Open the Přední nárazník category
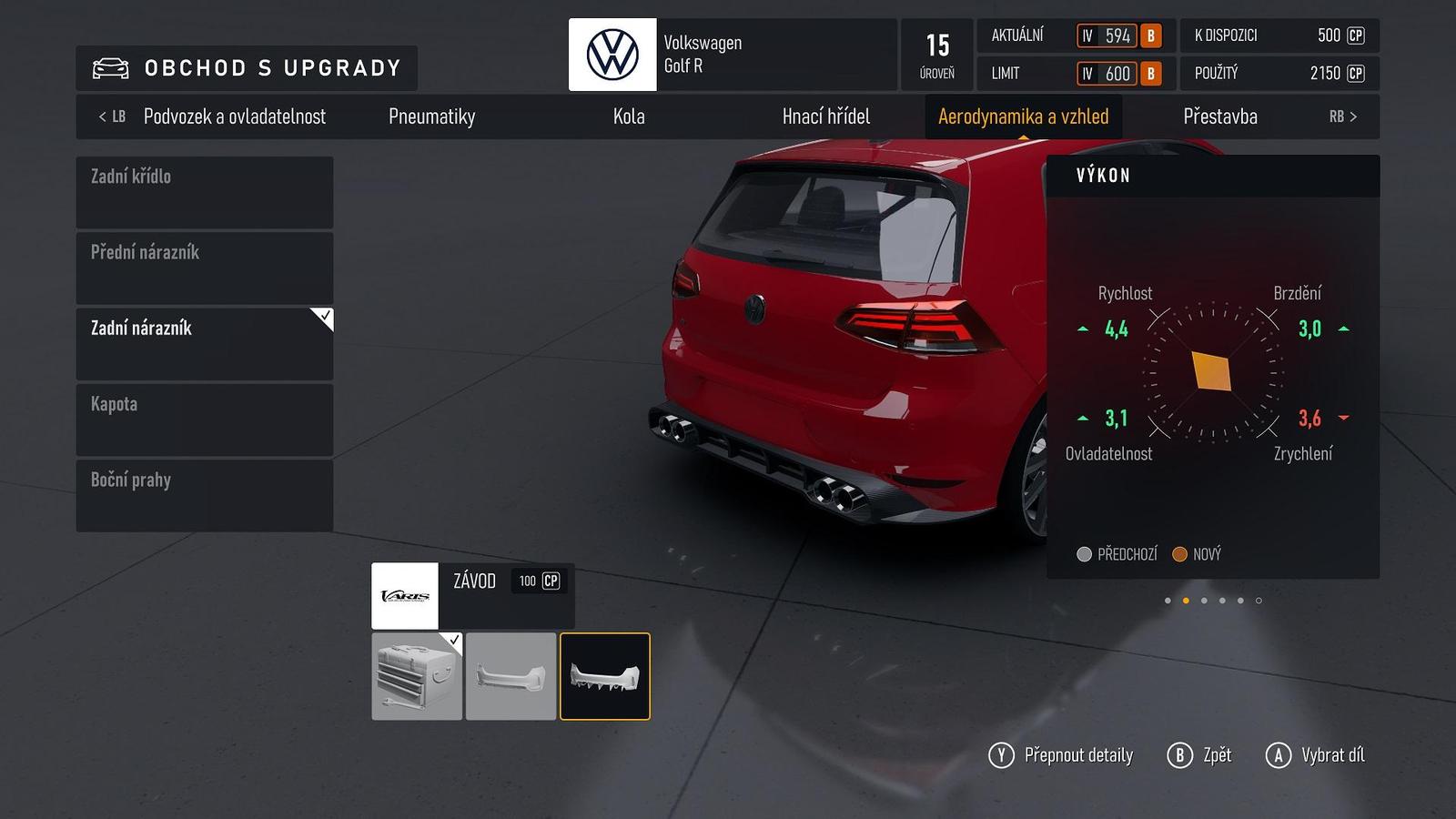Viewport: 1456px width, 819px height. point(204,268)
